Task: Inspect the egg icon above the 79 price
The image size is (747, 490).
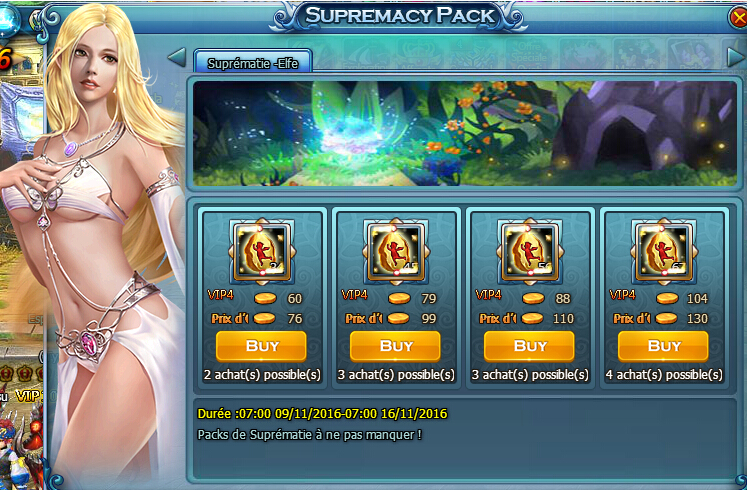Action: (x=396, y=252)
